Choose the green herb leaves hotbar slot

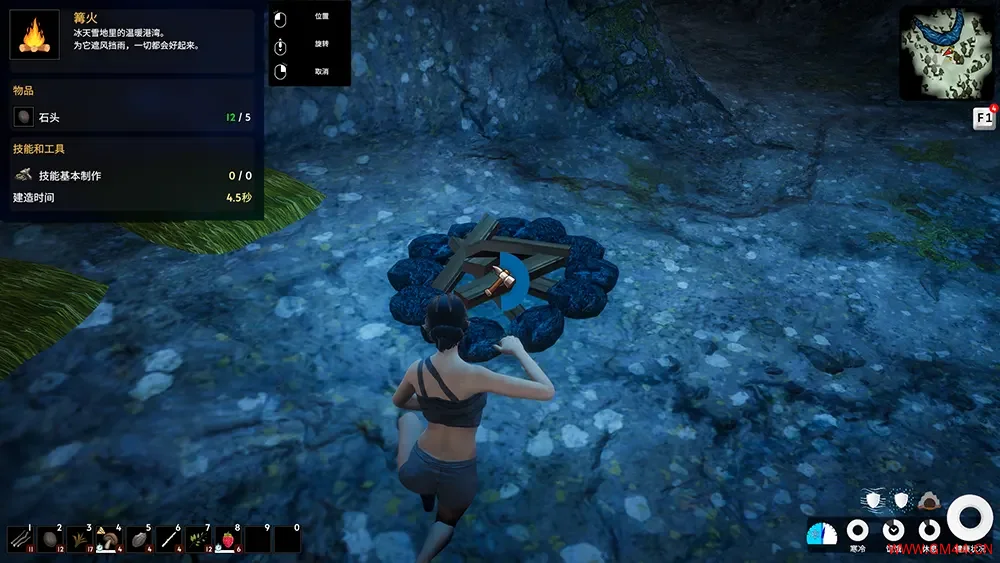198,539
